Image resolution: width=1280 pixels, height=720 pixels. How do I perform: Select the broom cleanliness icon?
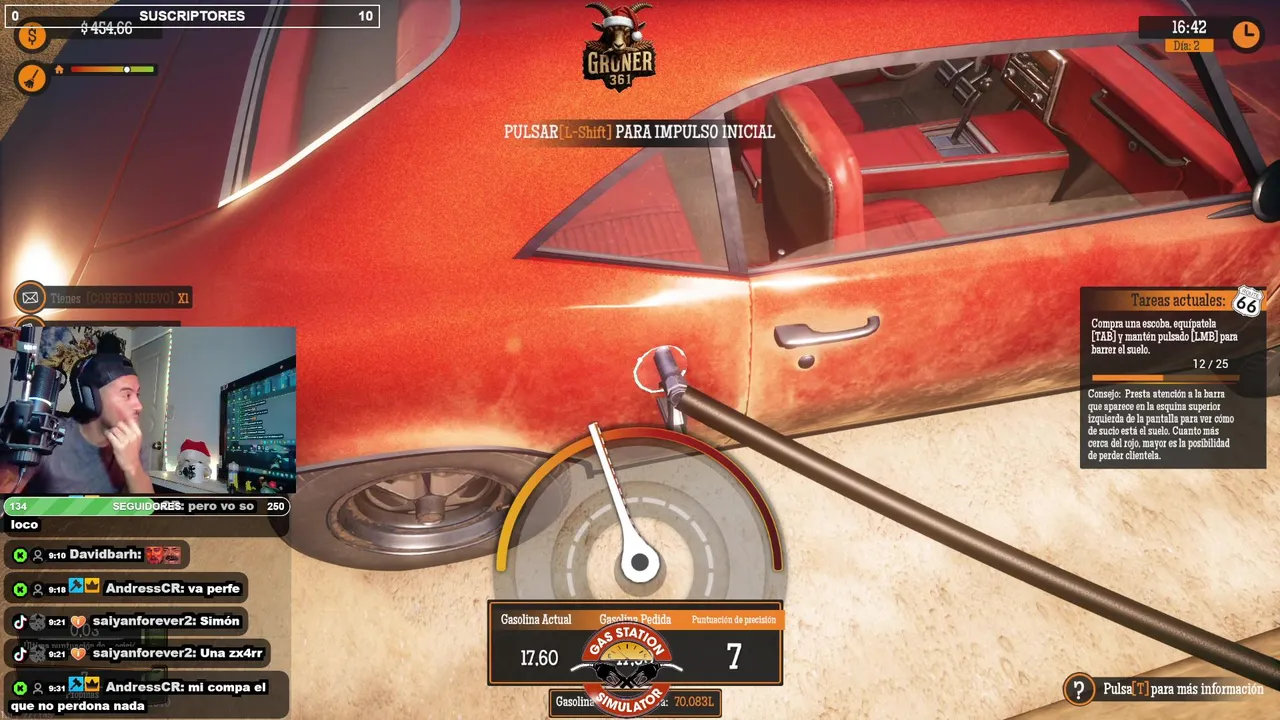(32, 76)
